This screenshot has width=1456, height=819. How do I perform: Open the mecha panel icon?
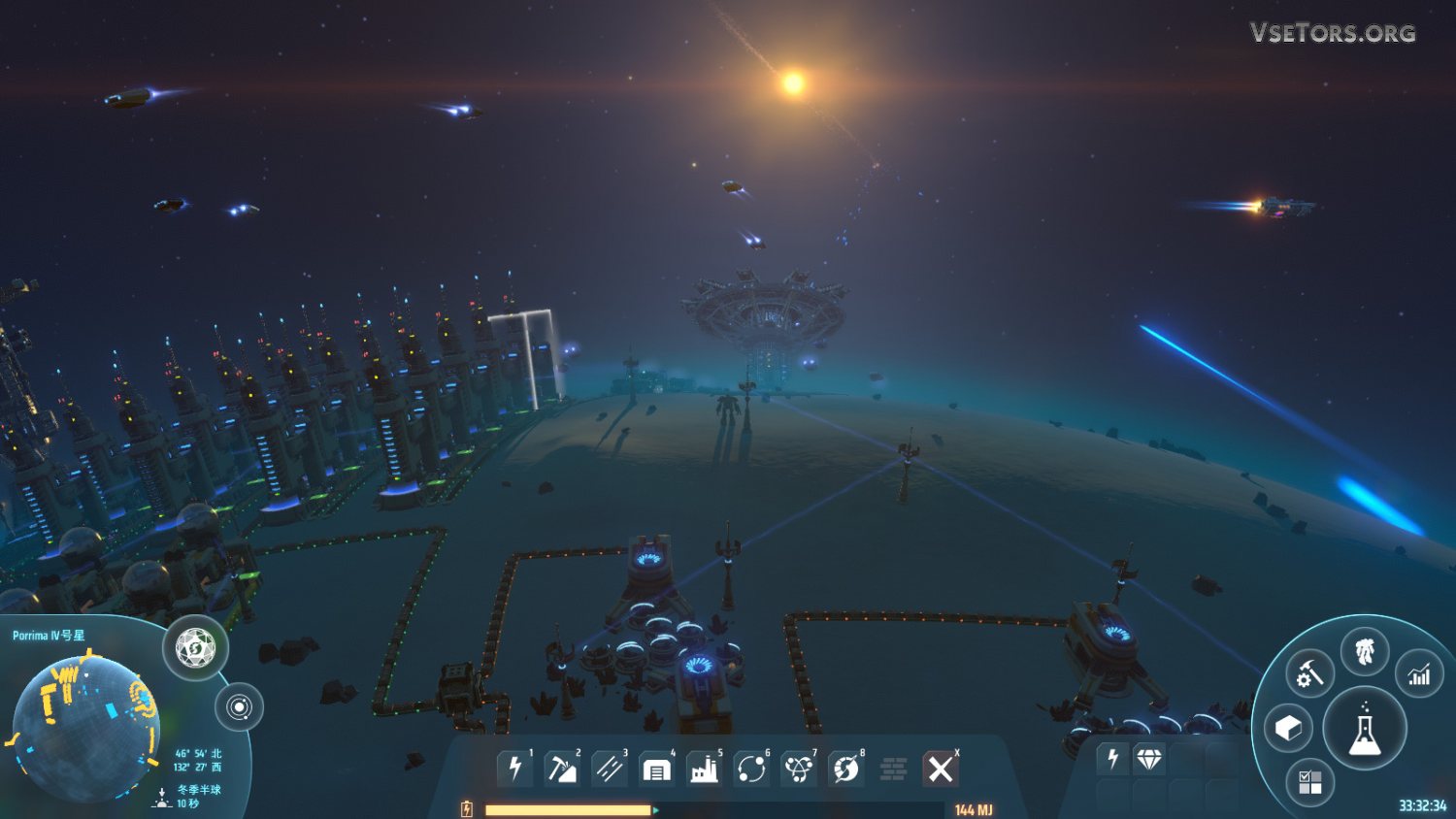1365,651
